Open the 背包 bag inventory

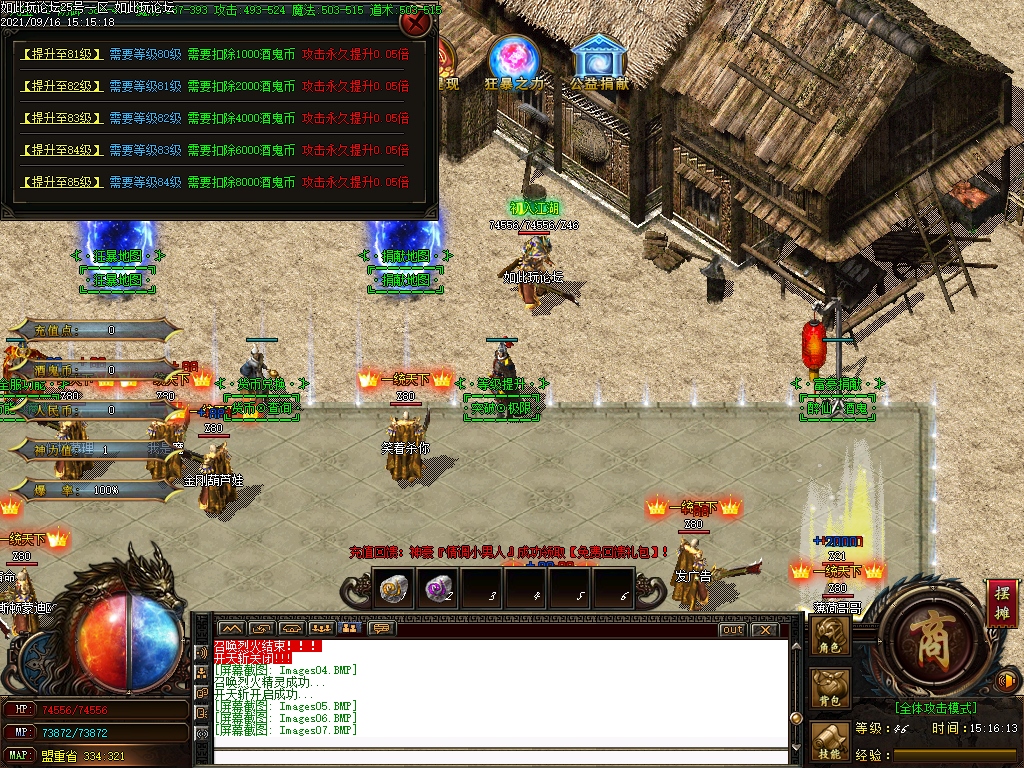tap(831, 687)
